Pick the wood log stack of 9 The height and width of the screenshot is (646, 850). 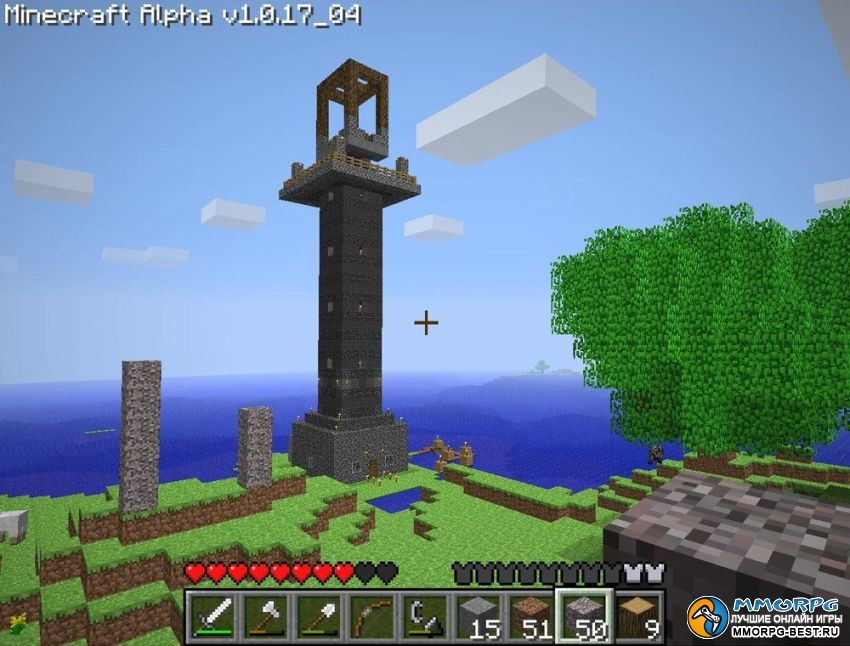click(x=637, y=616)
